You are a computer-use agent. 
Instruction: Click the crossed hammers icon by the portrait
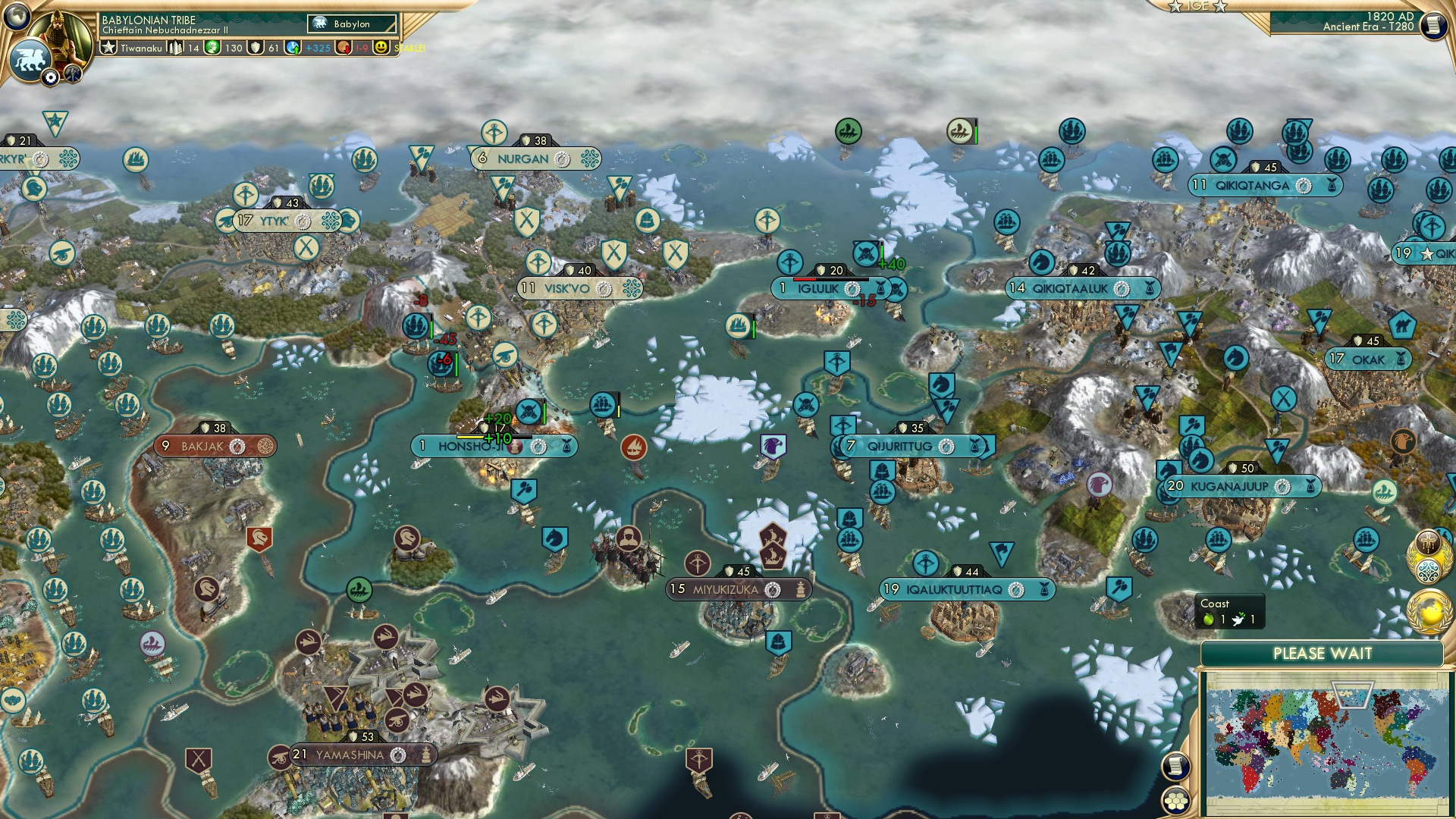tap(73, 74)
